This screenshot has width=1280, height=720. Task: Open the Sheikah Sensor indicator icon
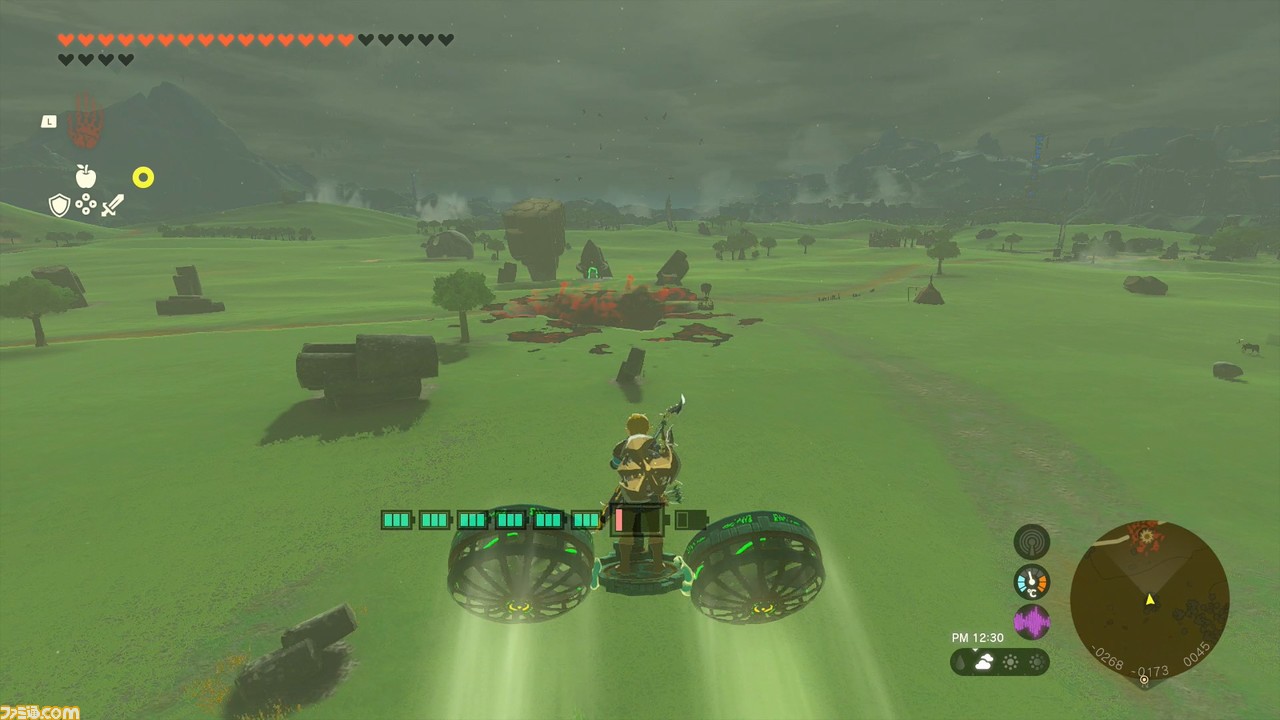[1031, 541]
